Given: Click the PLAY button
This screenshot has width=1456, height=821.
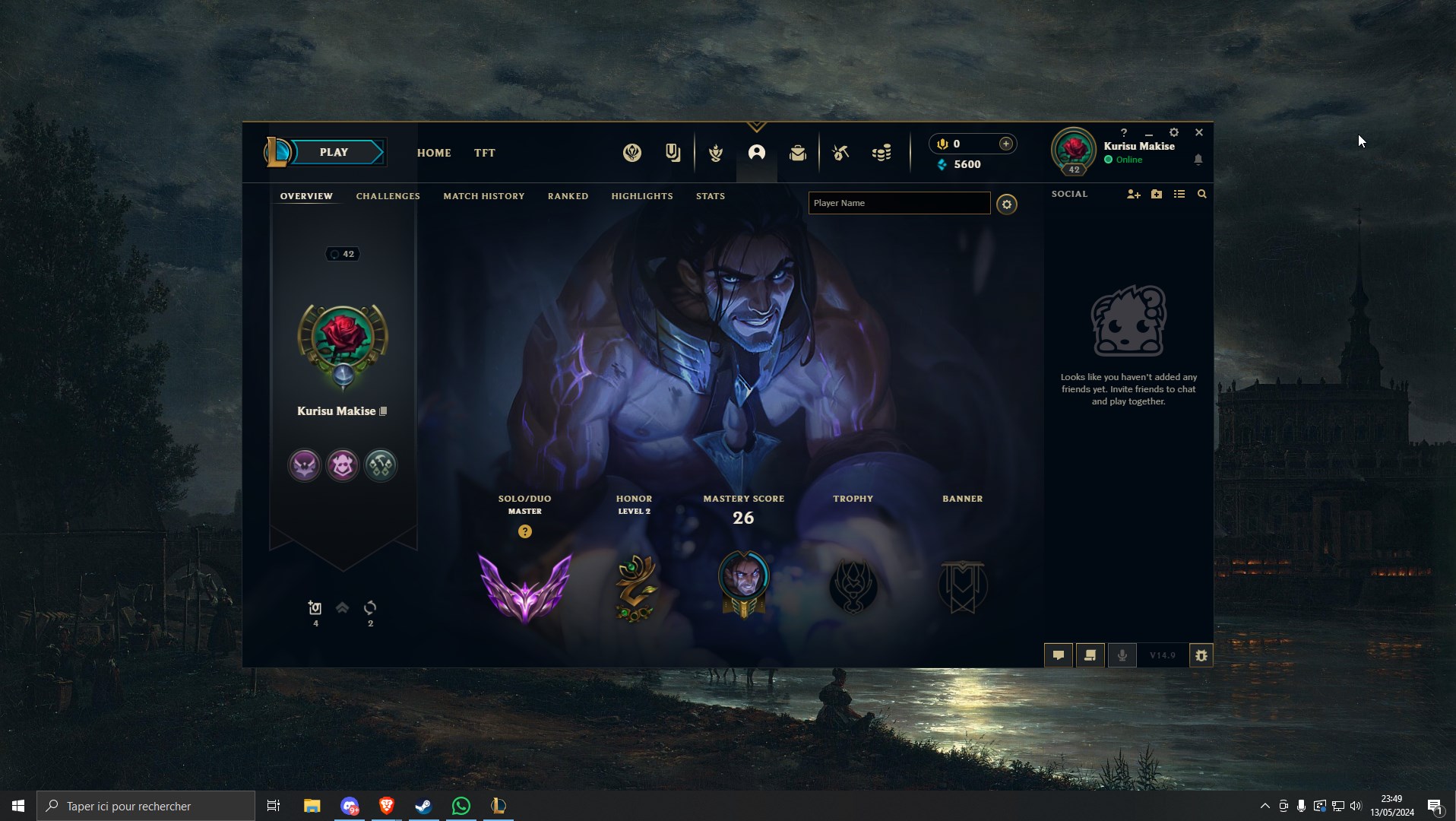Looking at the screenshot, I should (x=334, y=152).
